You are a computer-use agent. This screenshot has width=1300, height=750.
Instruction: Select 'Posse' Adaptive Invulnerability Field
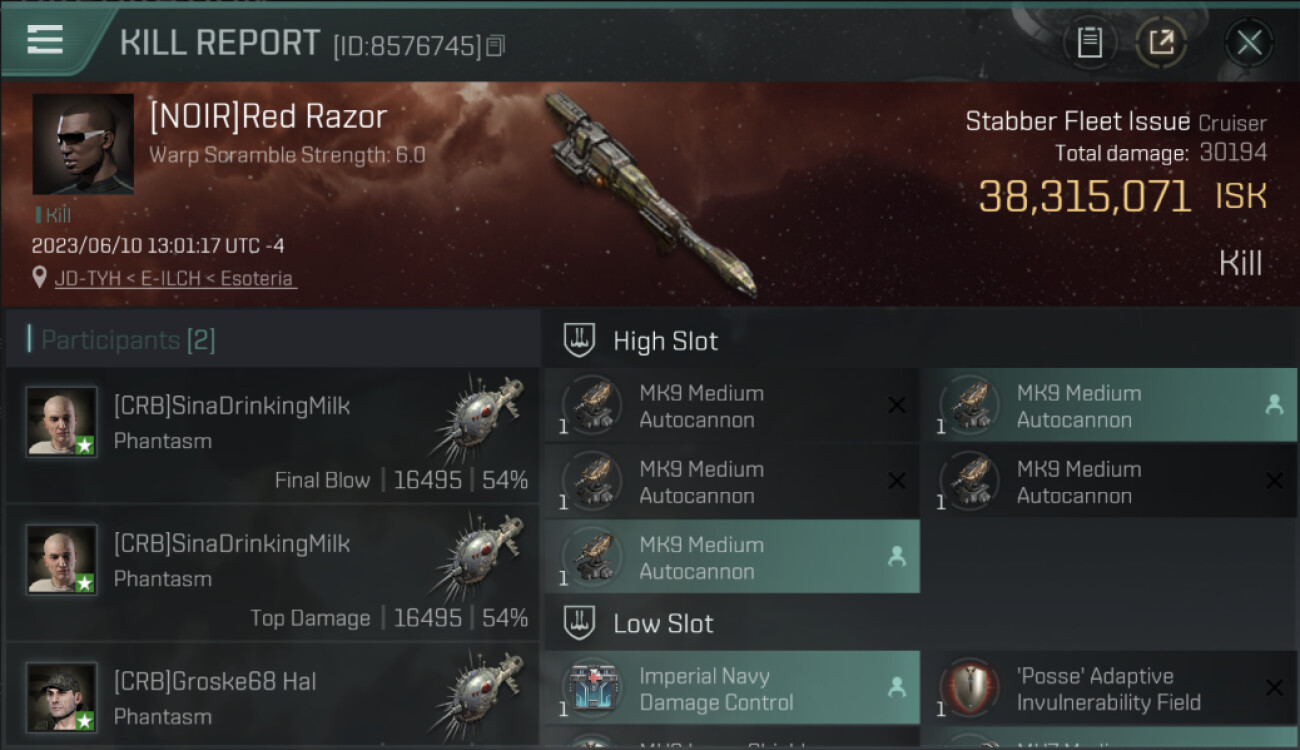coord(1108,689)
